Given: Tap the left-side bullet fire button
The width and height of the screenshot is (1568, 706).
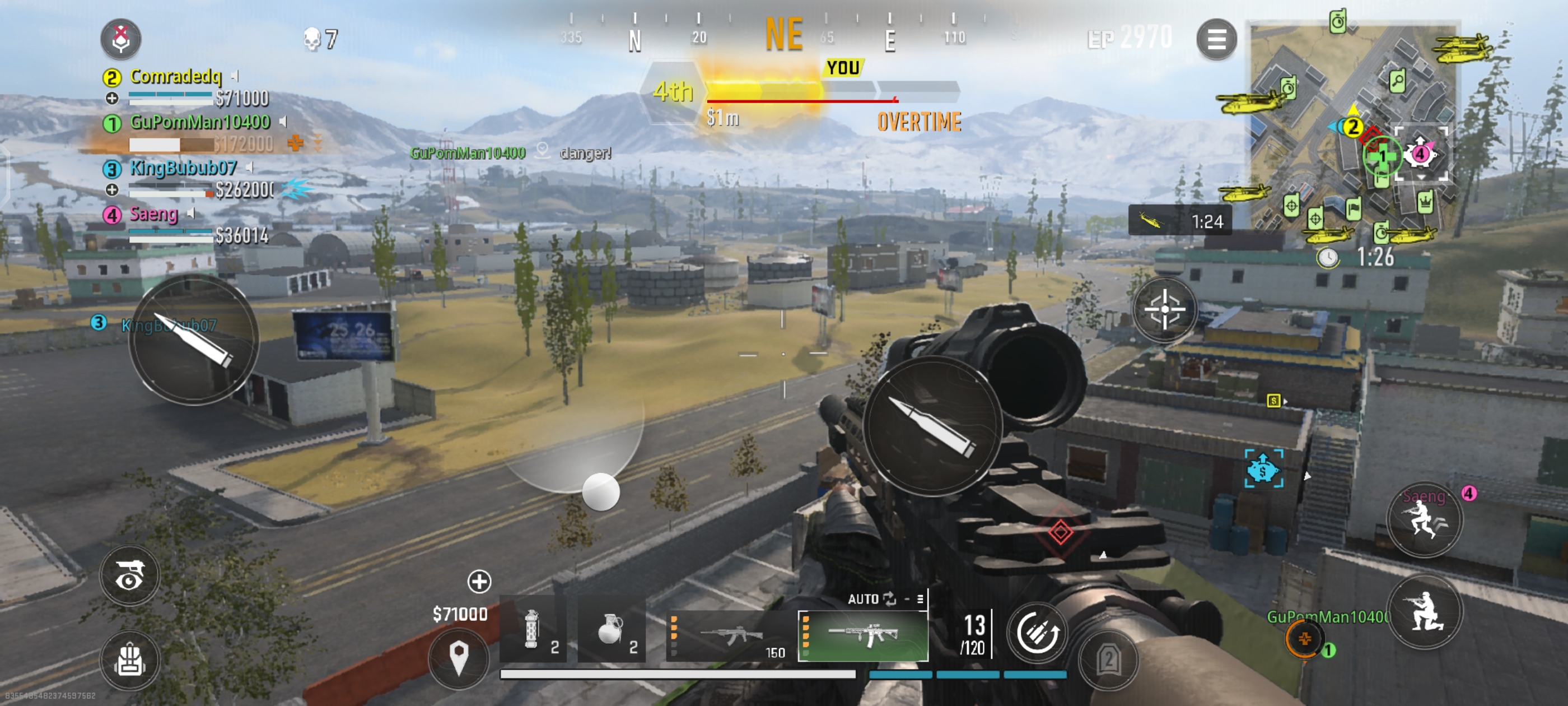Looking at the screenshot, I should coord(194,340).
